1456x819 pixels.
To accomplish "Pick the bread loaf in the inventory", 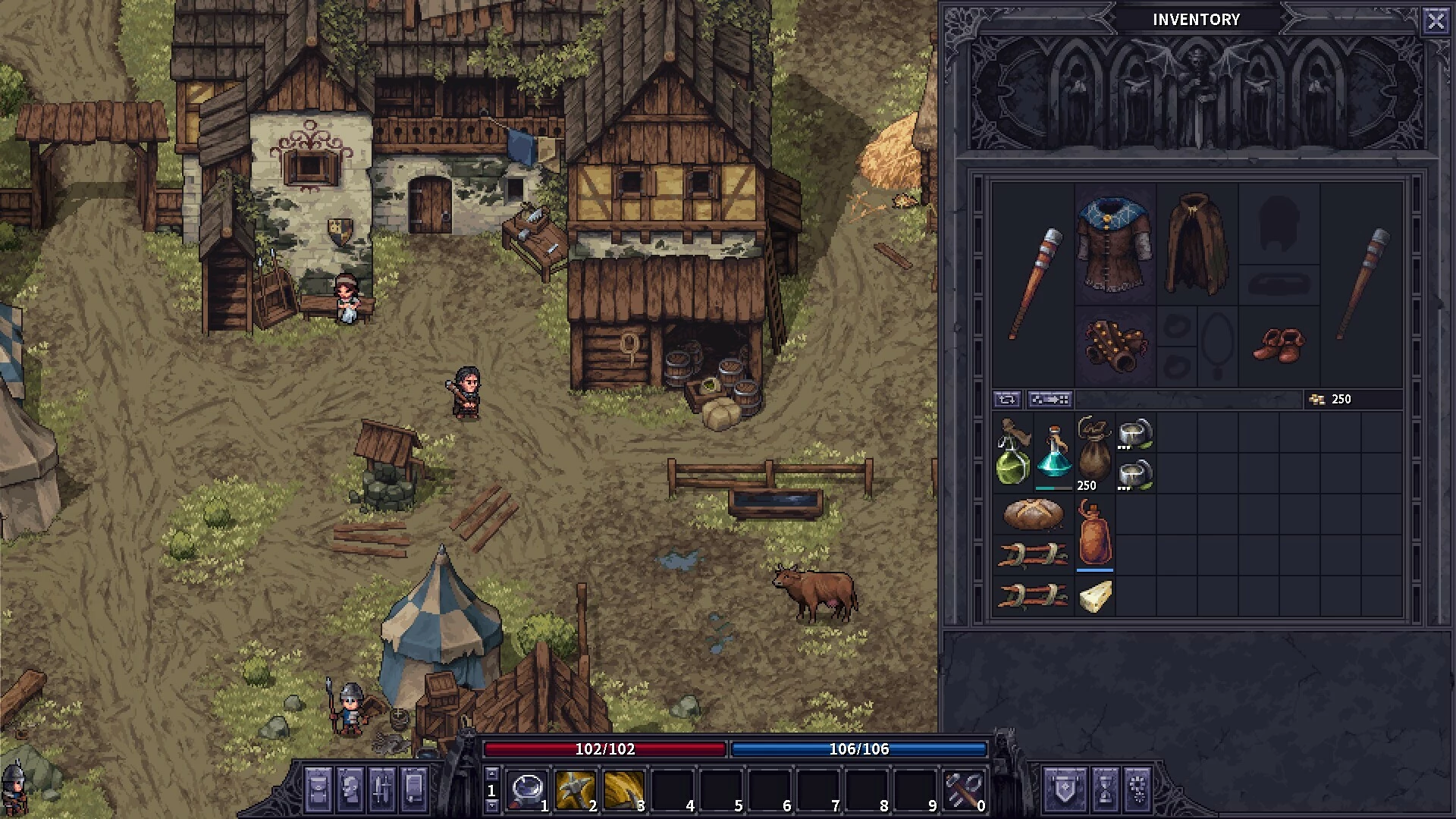I will click(1033, 514).
